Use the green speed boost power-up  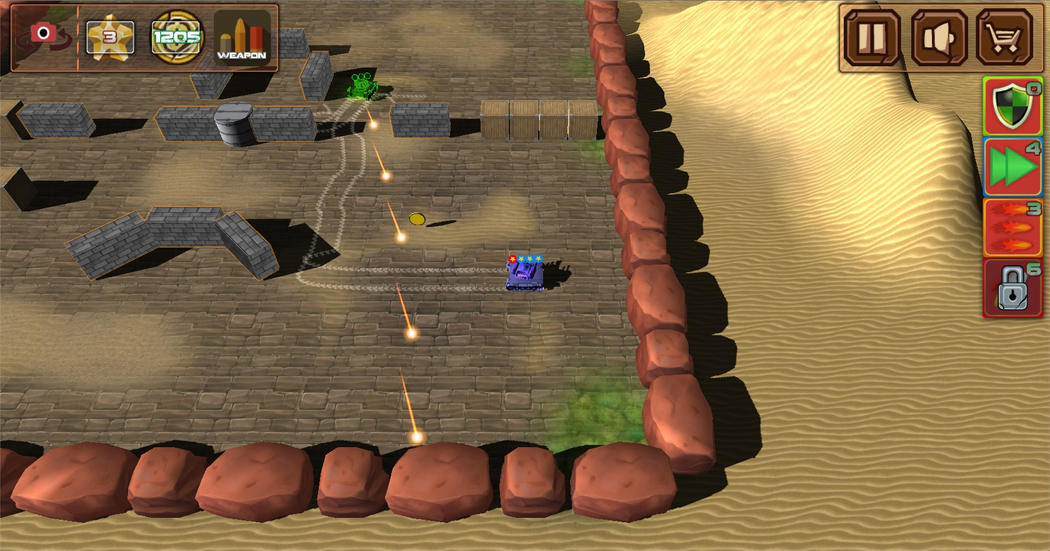pyautogui.click(x=1013, y=167)
